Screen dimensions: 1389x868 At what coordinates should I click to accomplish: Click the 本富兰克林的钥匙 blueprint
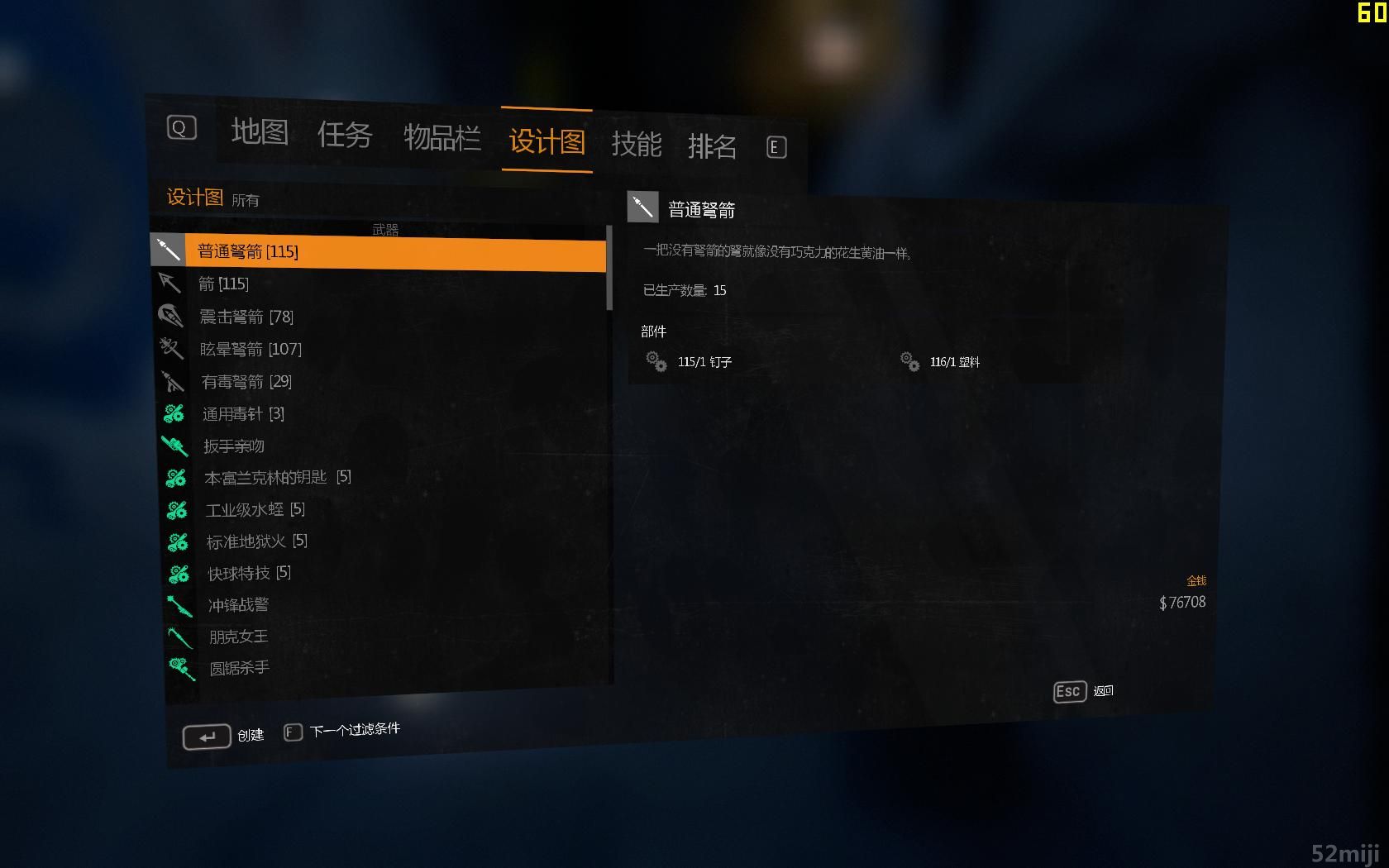tap(277, 478)
